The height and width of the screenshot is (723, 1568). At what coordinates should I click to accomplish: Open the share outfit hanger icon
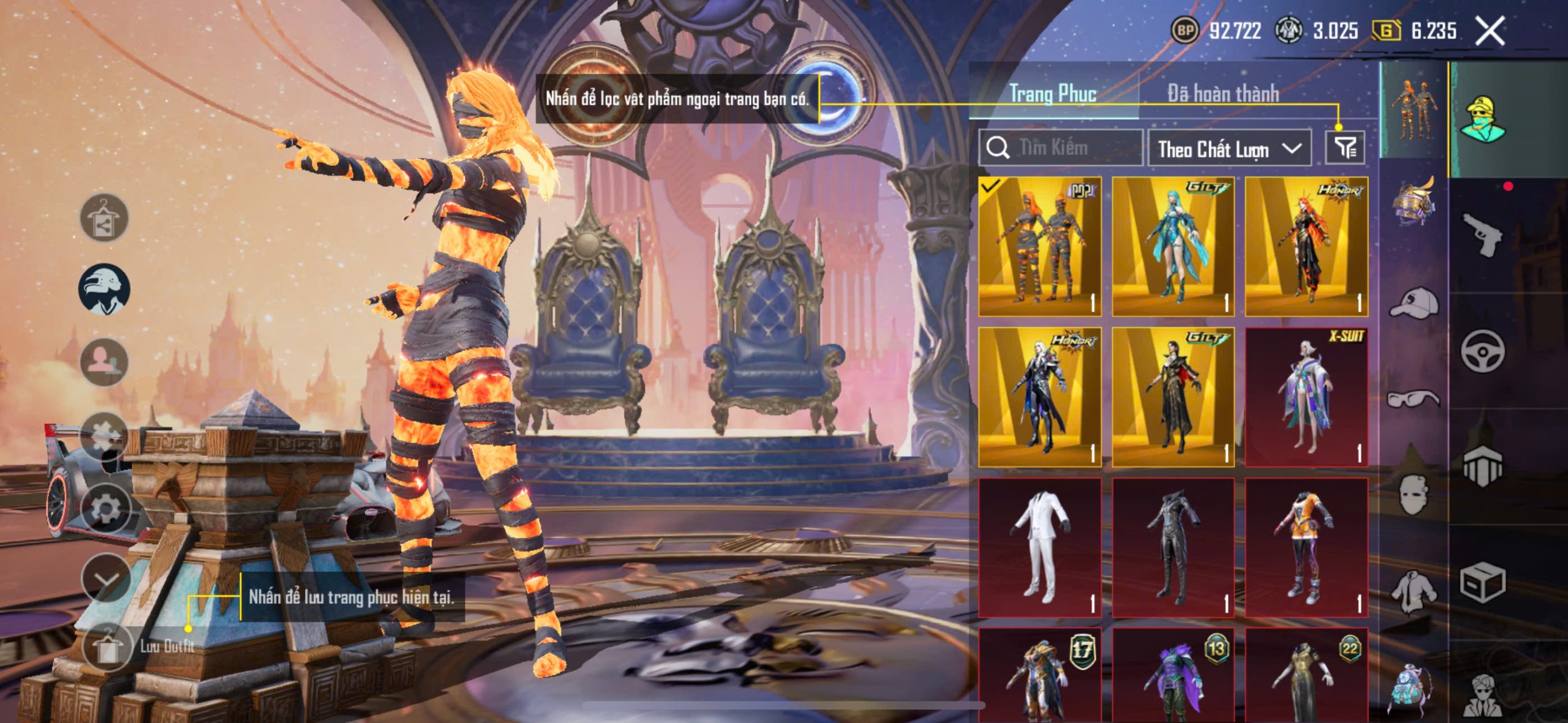point(104,217)
